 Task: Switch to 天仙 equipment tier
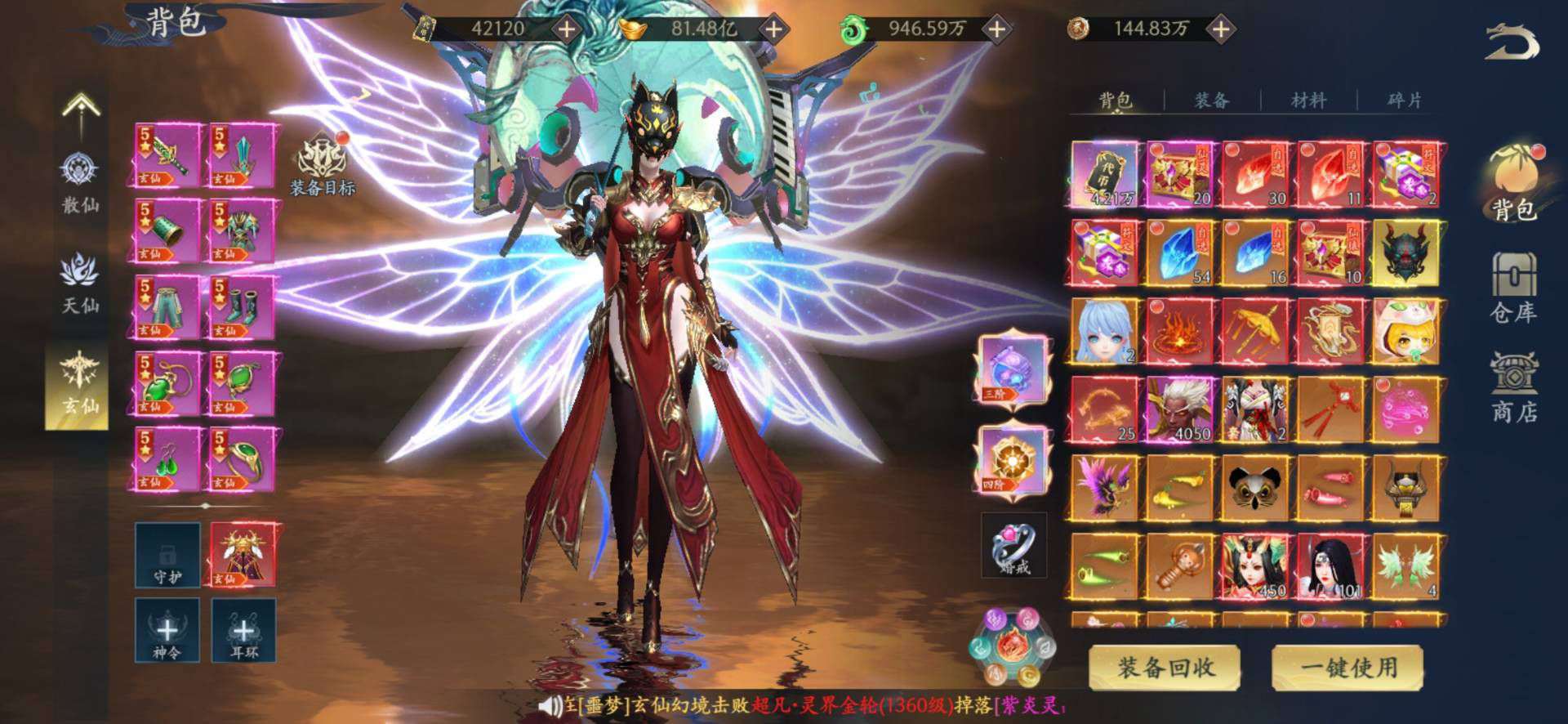tap(80, 284)
